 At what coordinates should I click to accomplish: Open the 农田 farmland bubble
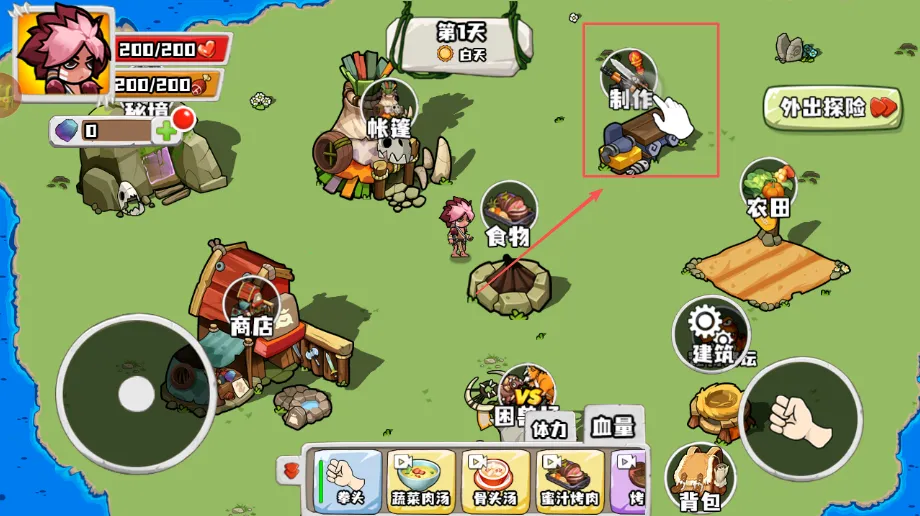(768, 187)
